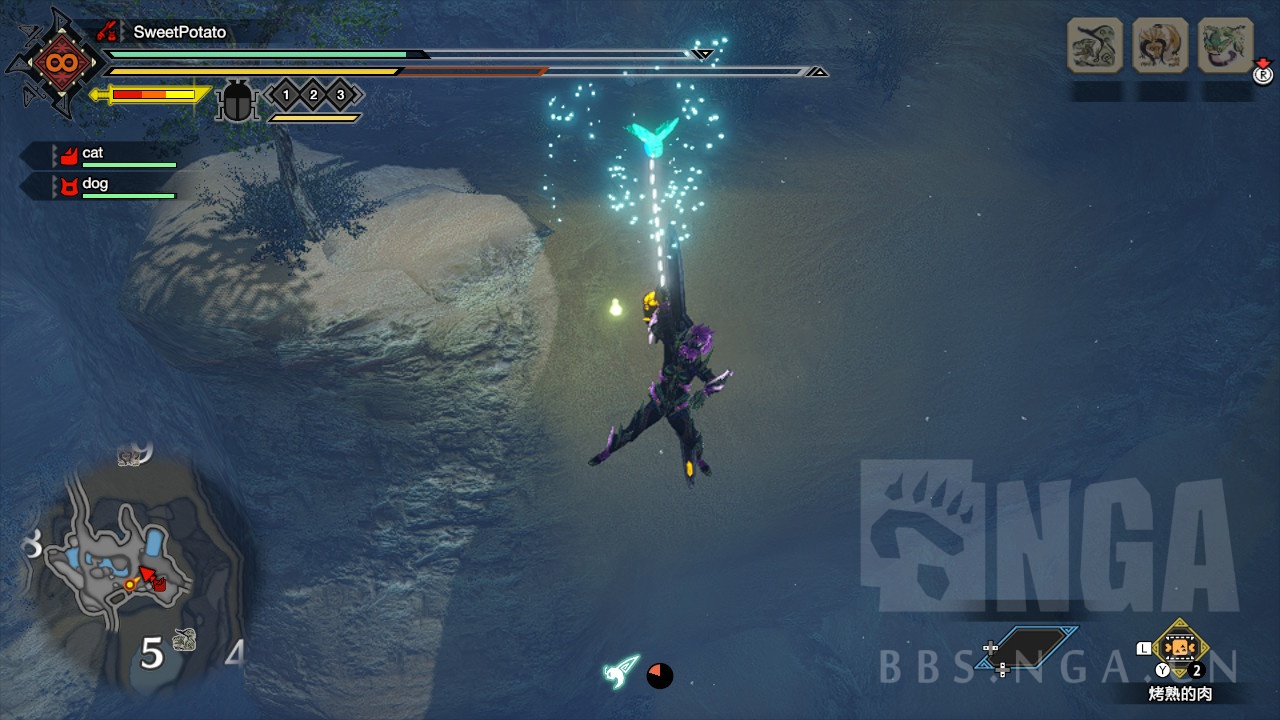Select the orange crested monster icon

[x=1160, y=45]
